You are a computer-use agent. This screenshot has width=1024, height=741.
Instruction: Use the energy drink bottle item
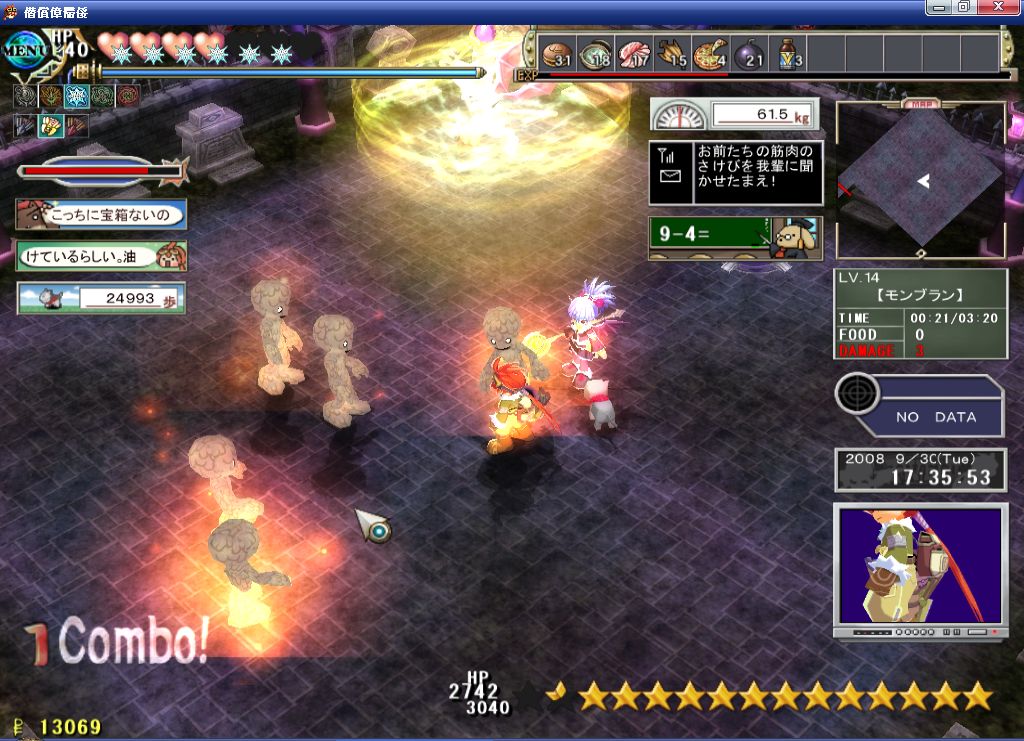(x=787, y=54)
